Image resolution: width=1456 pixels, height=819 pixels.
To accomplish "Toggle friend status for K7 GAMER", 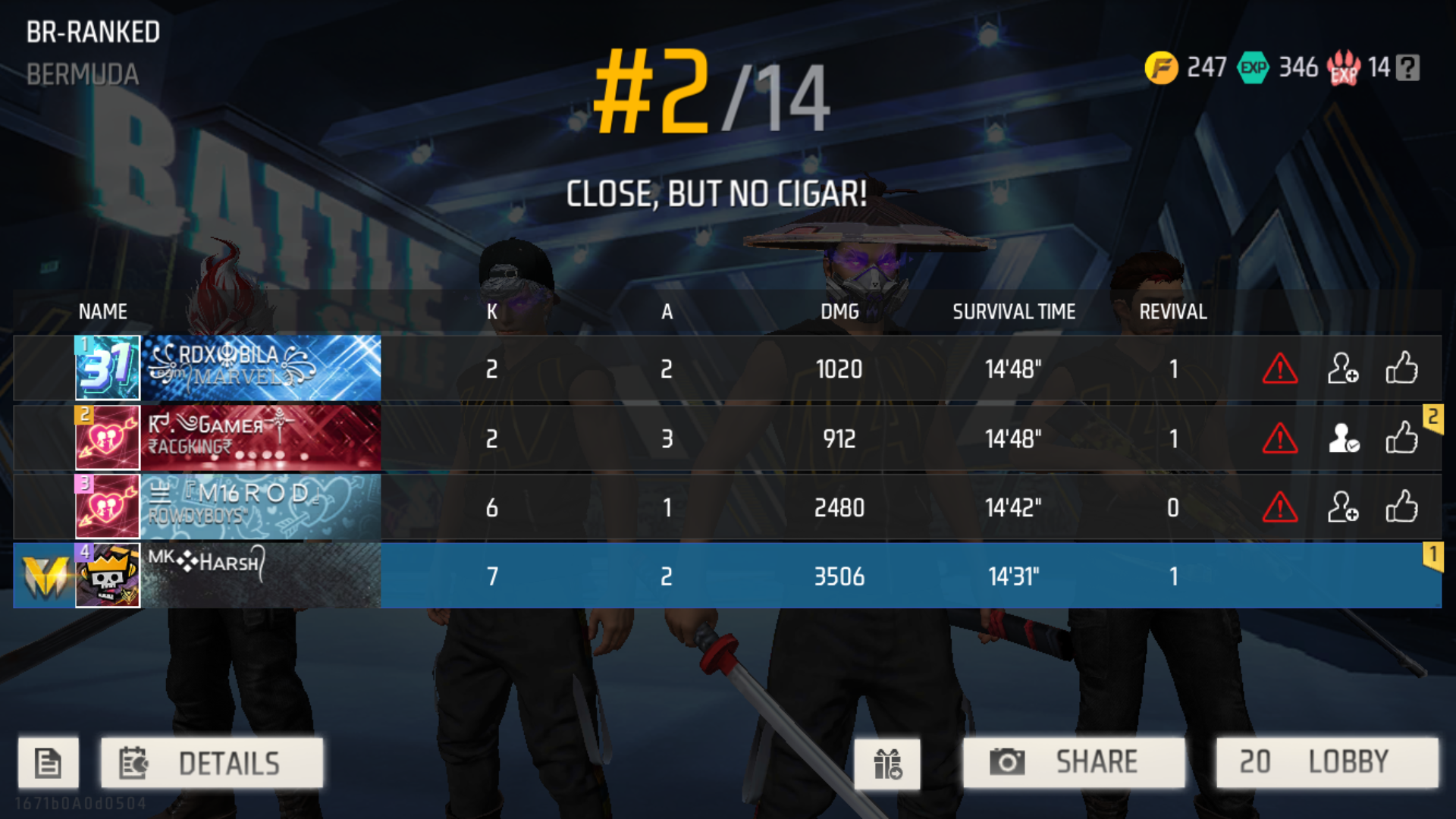I will coord(1344,438).
